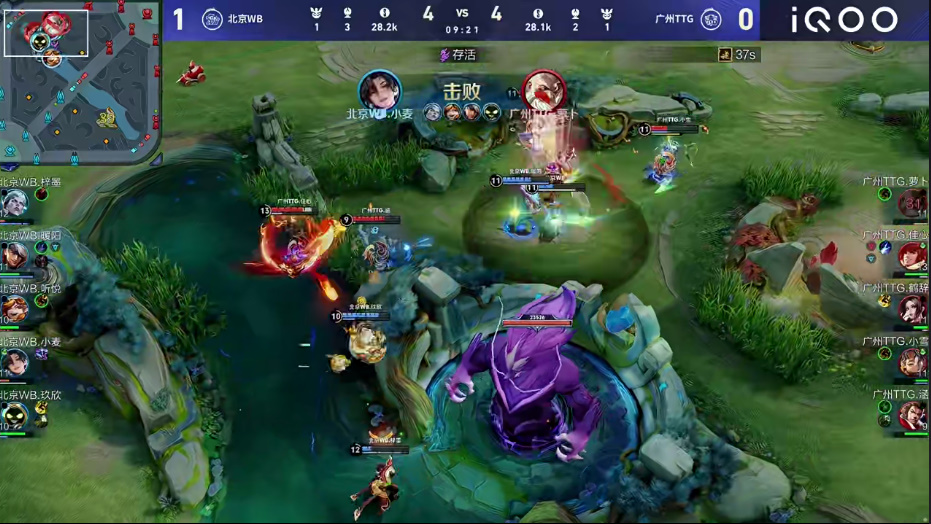Click the 北京WB team logo
The image size is (931, 524).
click(212, 19)
